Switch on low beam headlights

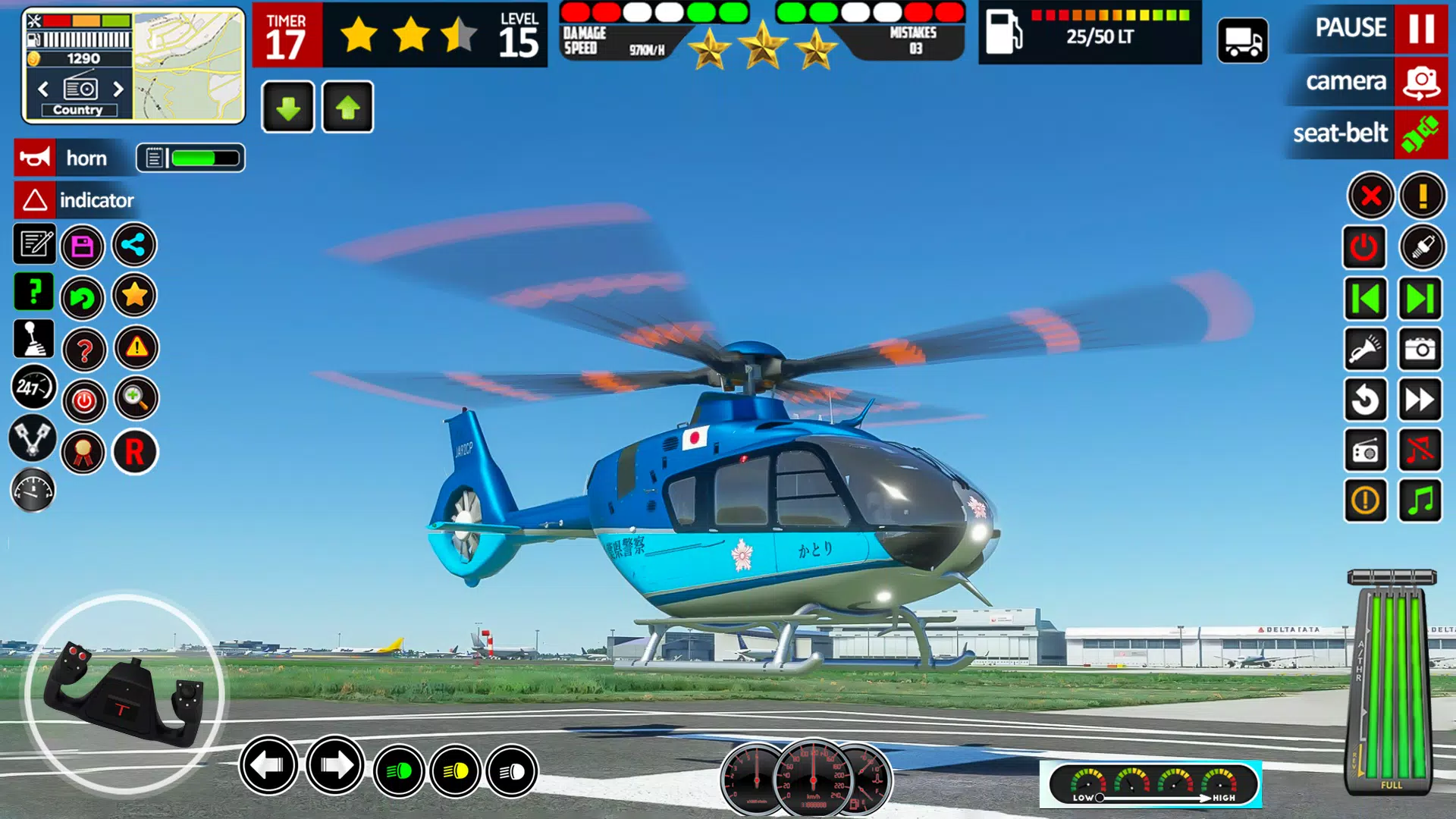click(400, 772)
